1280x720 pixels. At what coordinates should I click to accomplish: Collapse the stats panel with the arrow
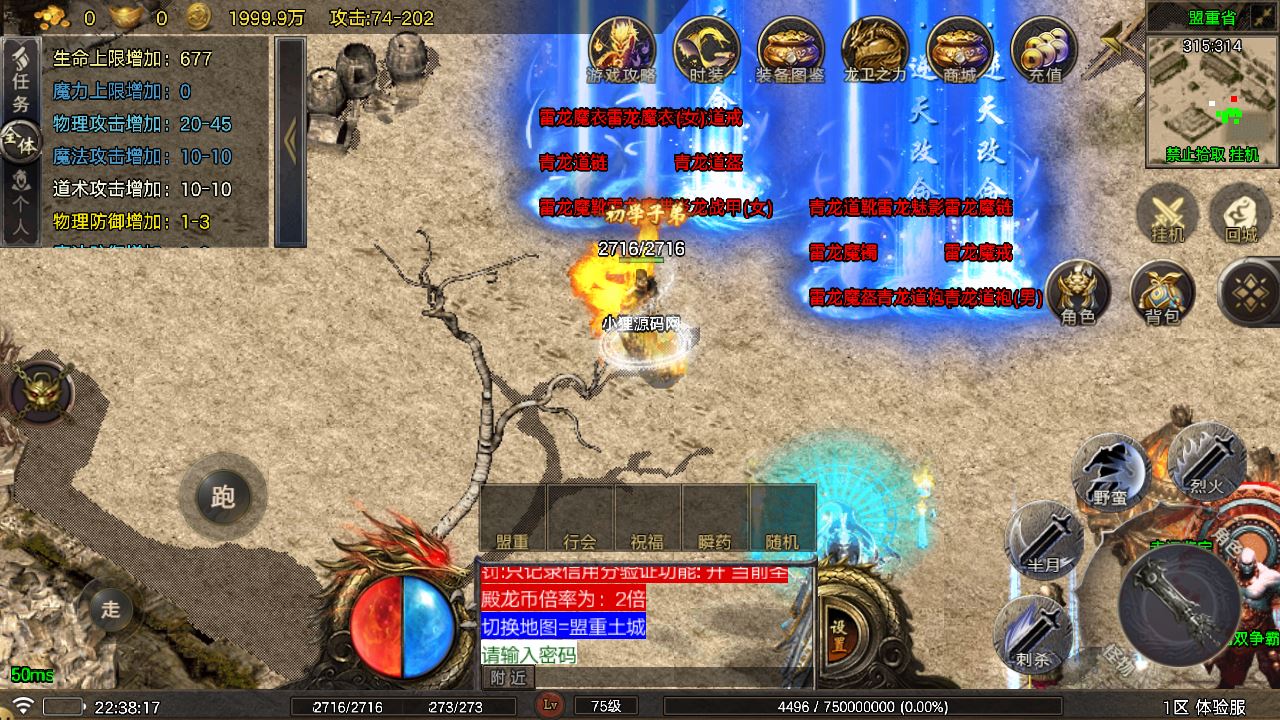[290, 141]
